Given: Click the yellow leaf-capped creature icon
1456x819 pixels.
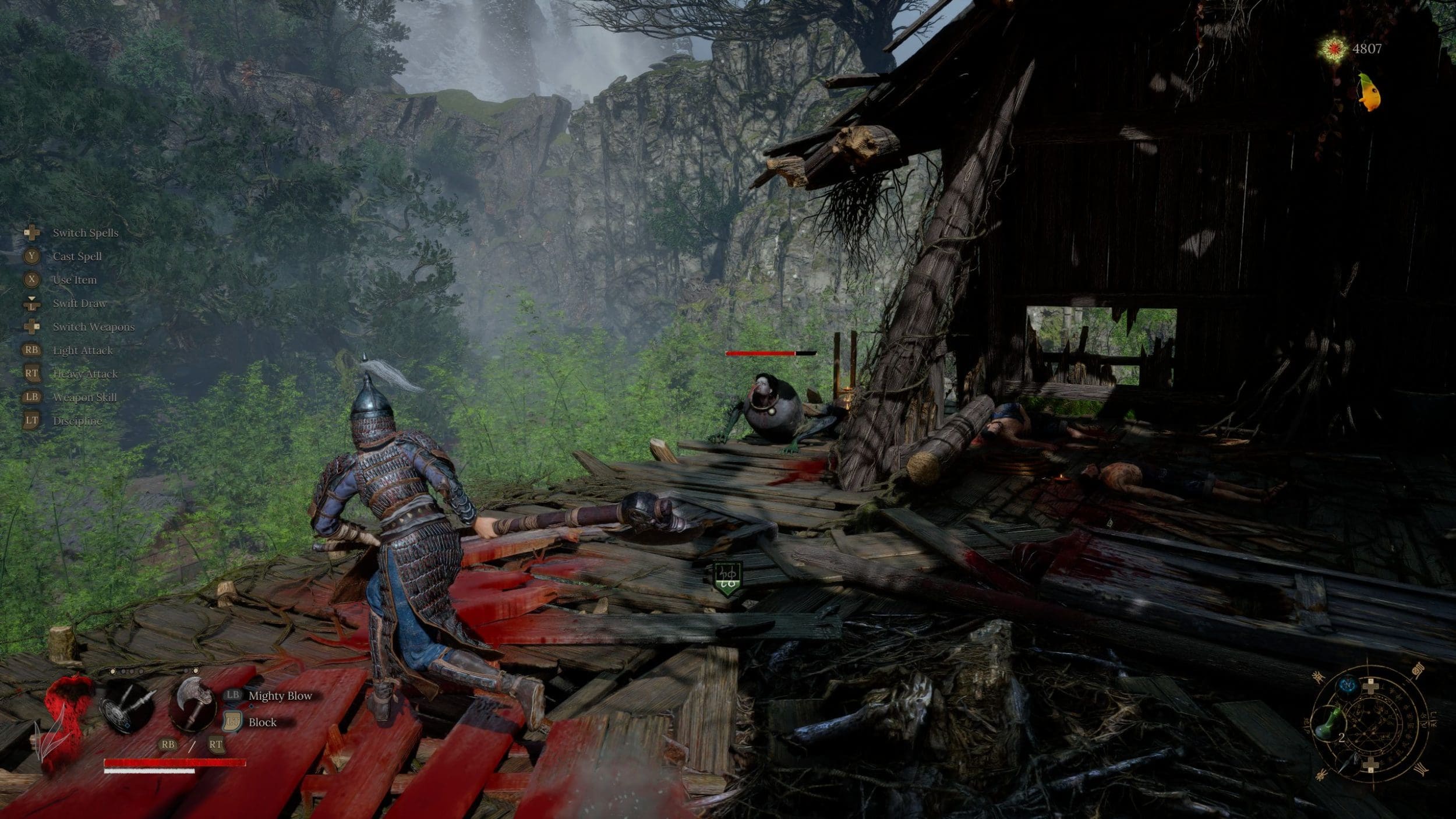Looking at the screenshot, I should pyautogui.click(x=1369, y=92).
